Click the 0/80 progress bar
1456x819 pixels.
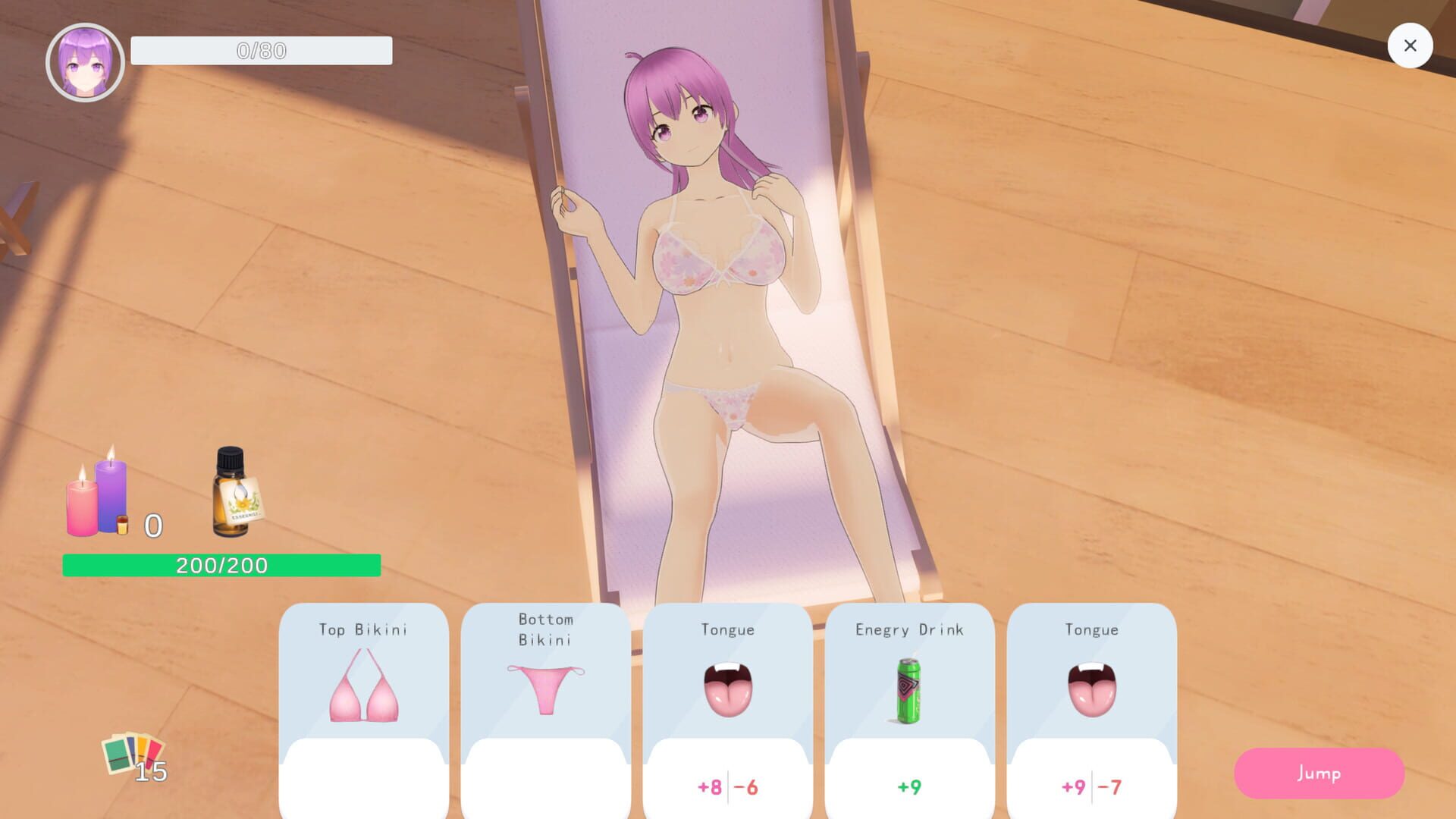click(261, 51)
